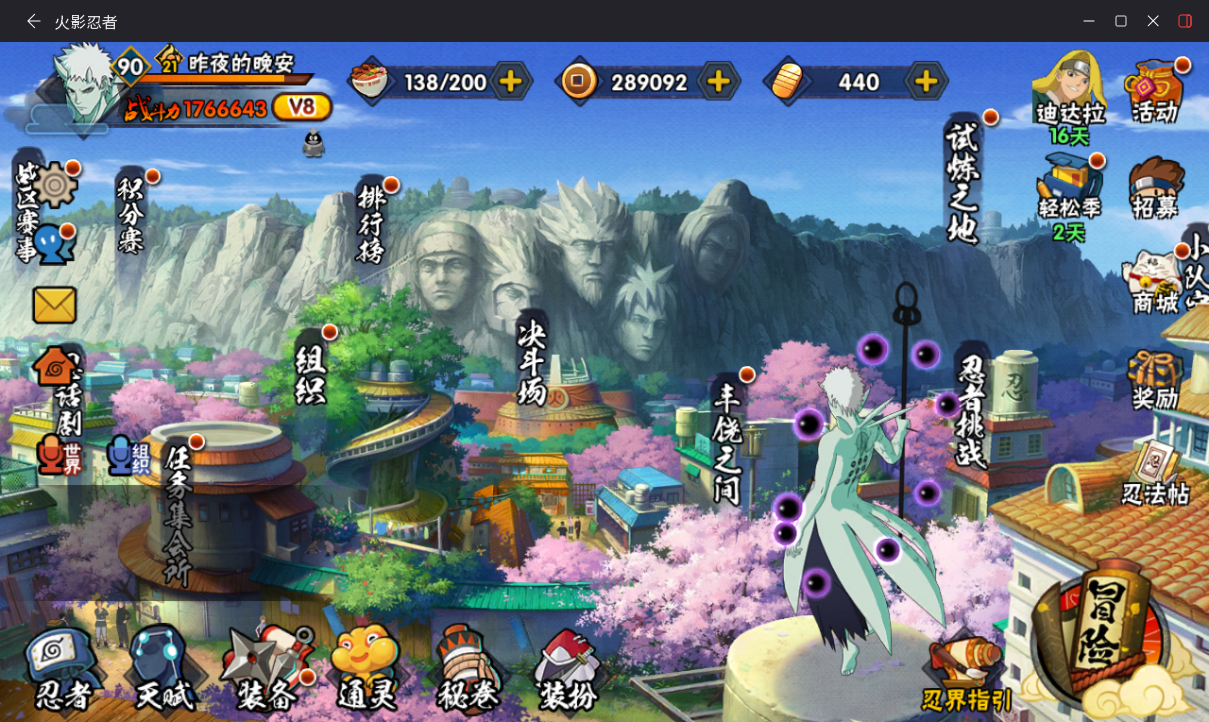Enter the 决斗场 duel arena
The image size is (1209, 722).
pos(532,362)
